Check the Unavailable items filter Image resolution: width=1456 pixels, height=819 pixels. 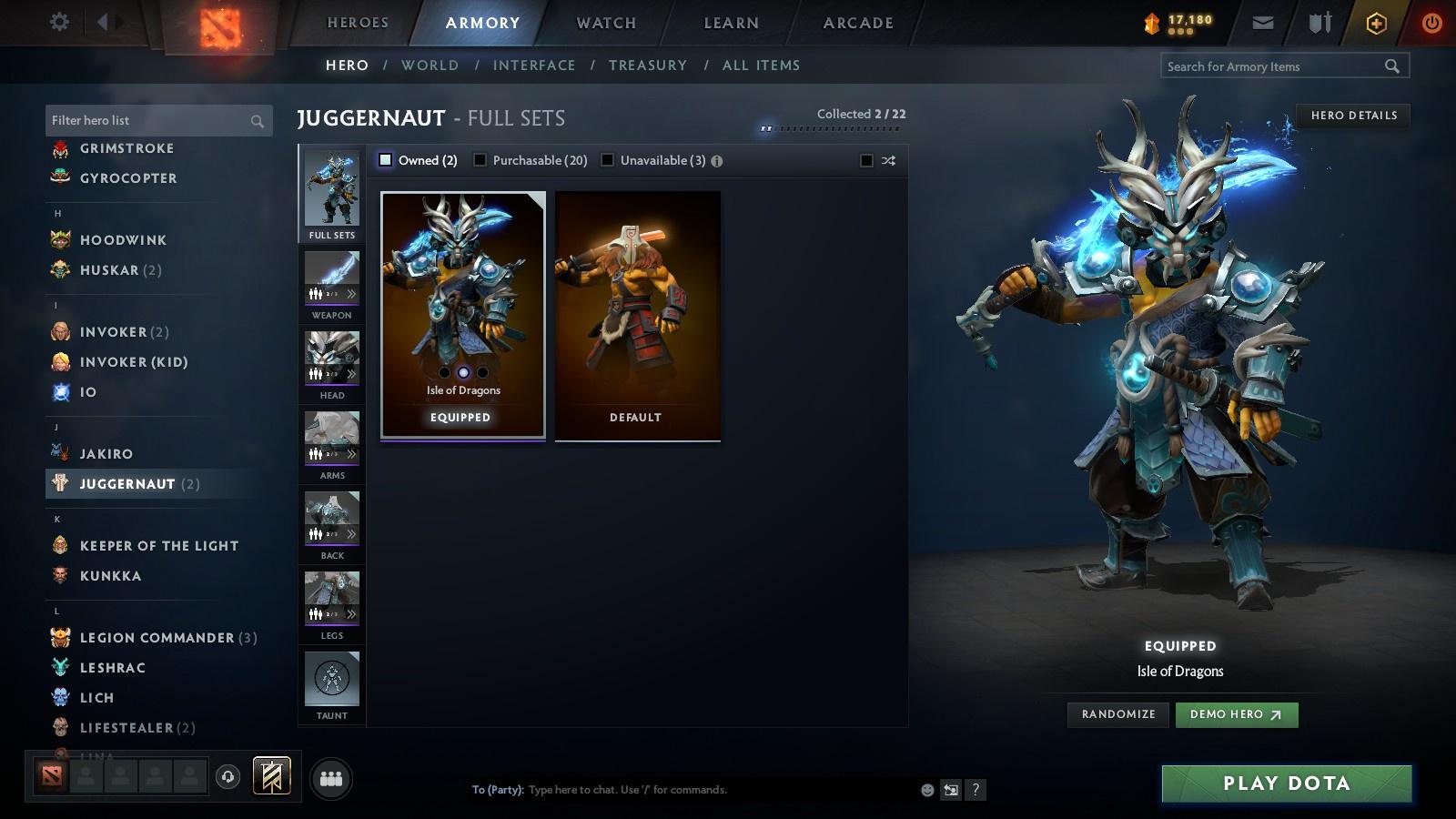[607, 159]
